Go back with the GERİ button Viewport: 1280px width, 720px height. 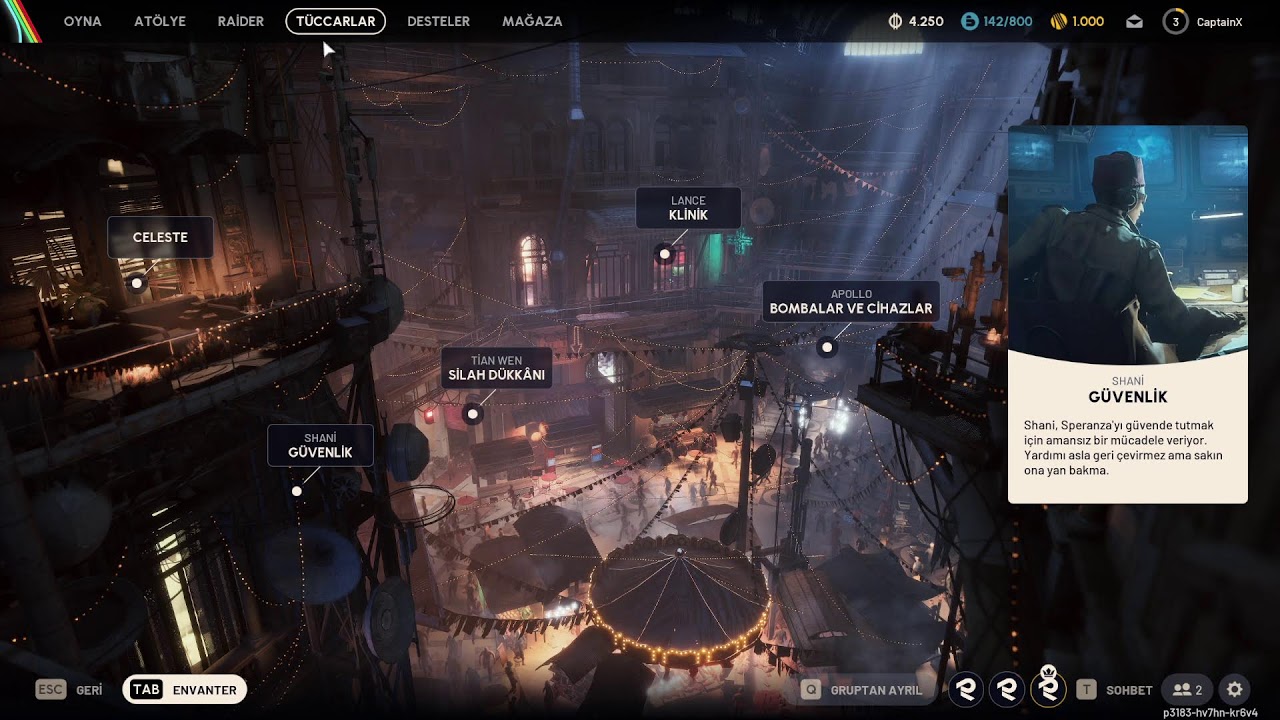(69, 690)
